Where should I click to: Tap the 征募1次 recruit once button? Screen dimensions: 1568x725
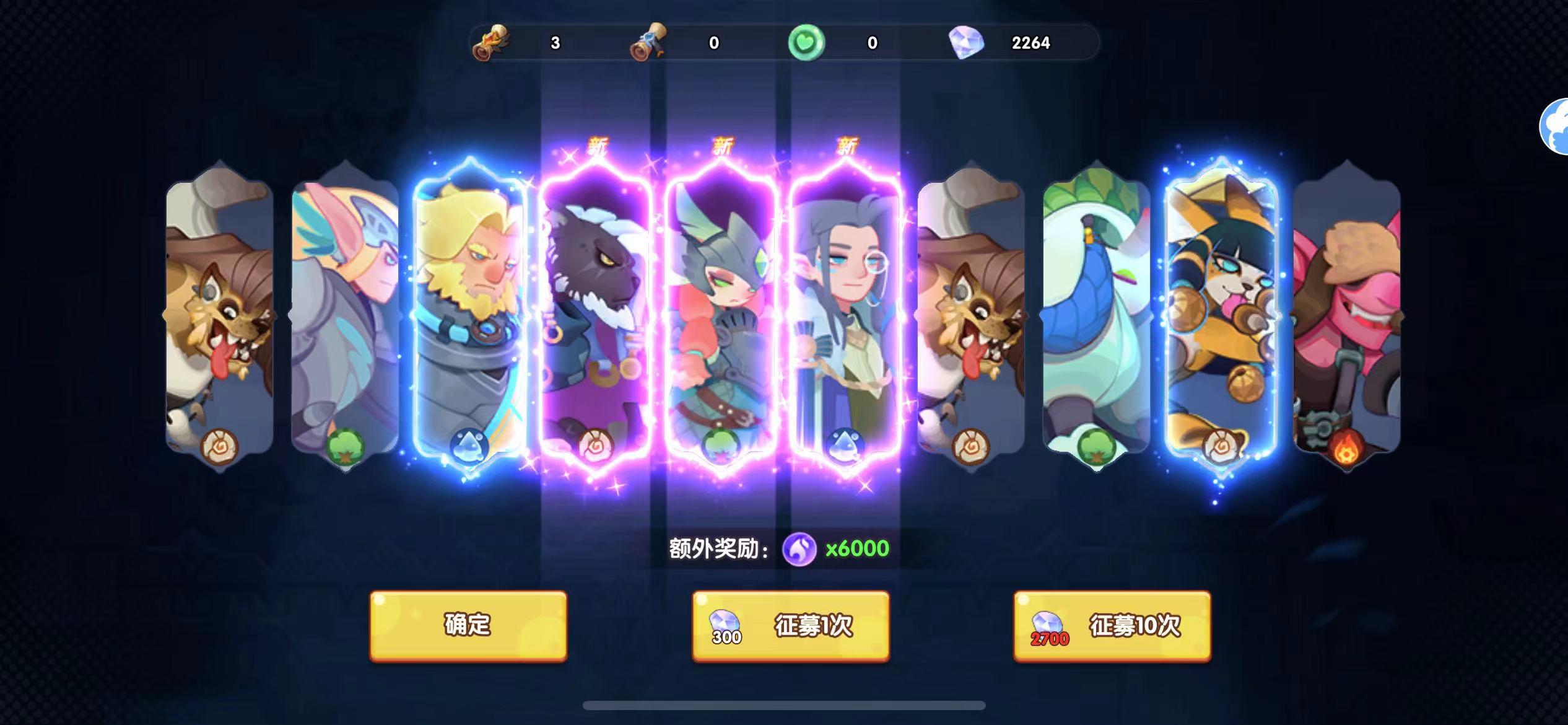(791, 626)
